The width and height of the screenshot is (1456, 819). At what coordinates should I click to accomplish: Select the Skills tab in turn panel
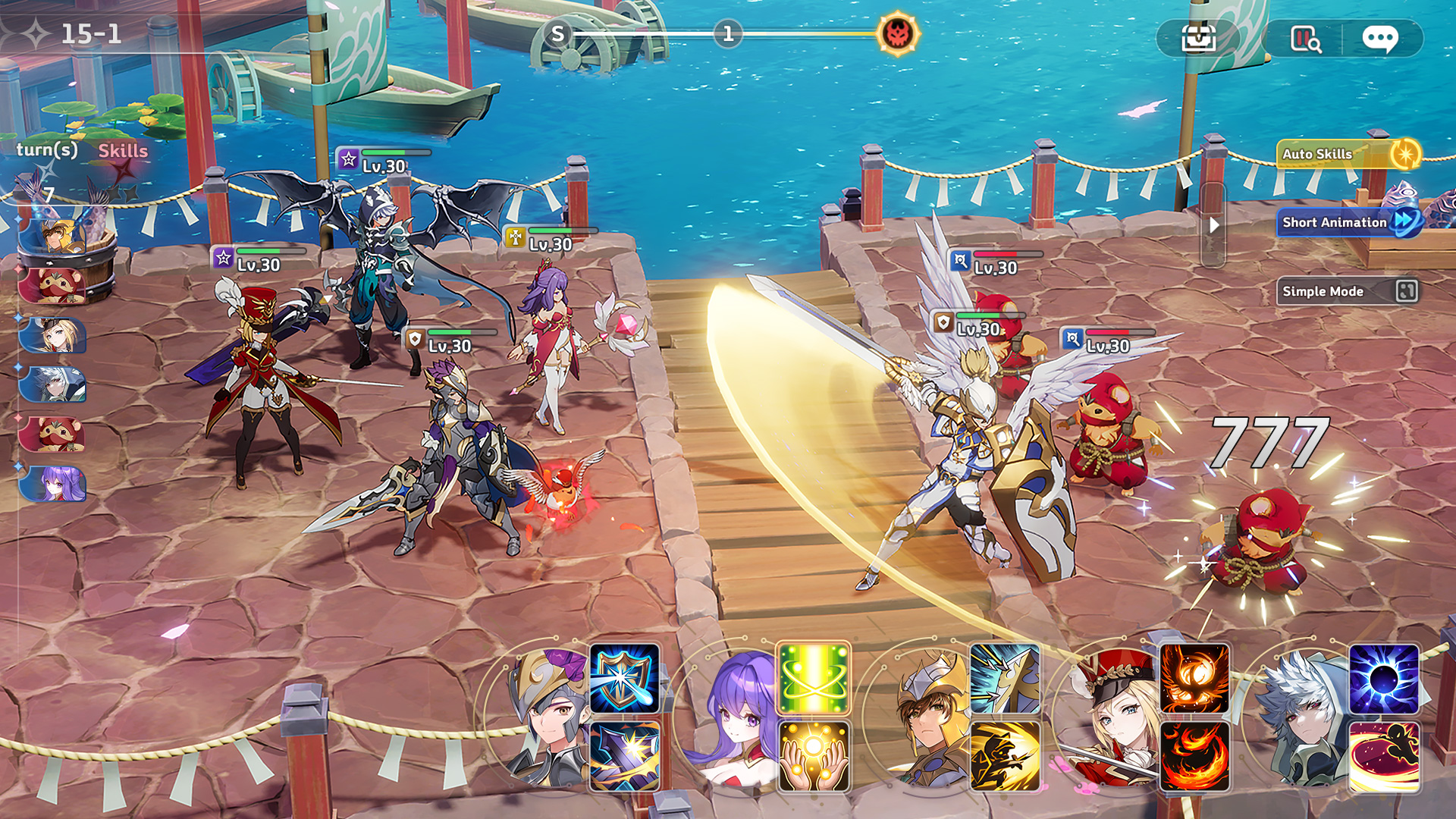pyautogui.click(x=124, y=151)
